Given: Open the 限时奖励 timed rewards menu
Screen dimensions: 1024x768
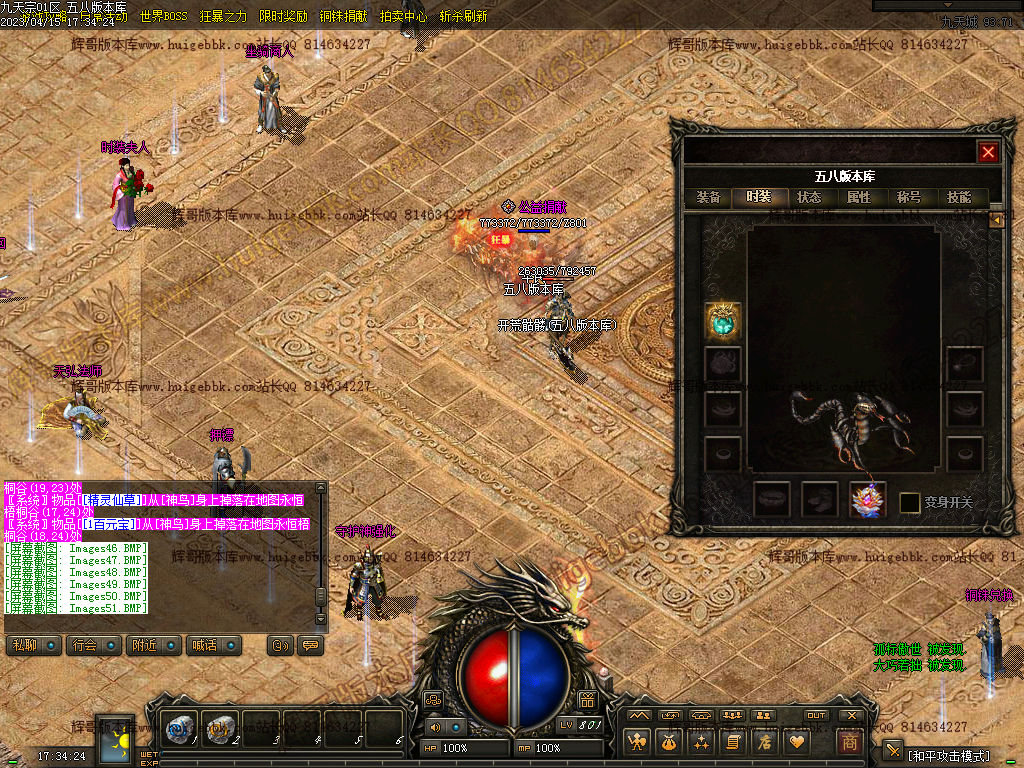Looking at the screenshot, I should pyautogui.click(x=283, y=17).
